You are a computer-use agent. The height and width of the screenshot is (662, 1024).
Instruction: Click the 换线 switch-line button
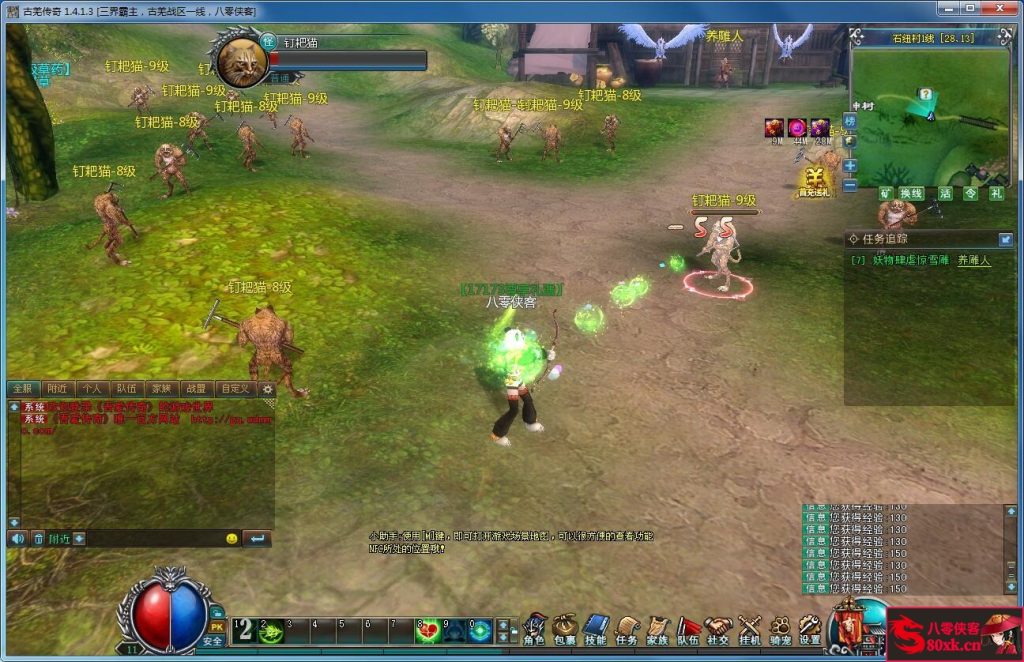[x=911, y=193]
